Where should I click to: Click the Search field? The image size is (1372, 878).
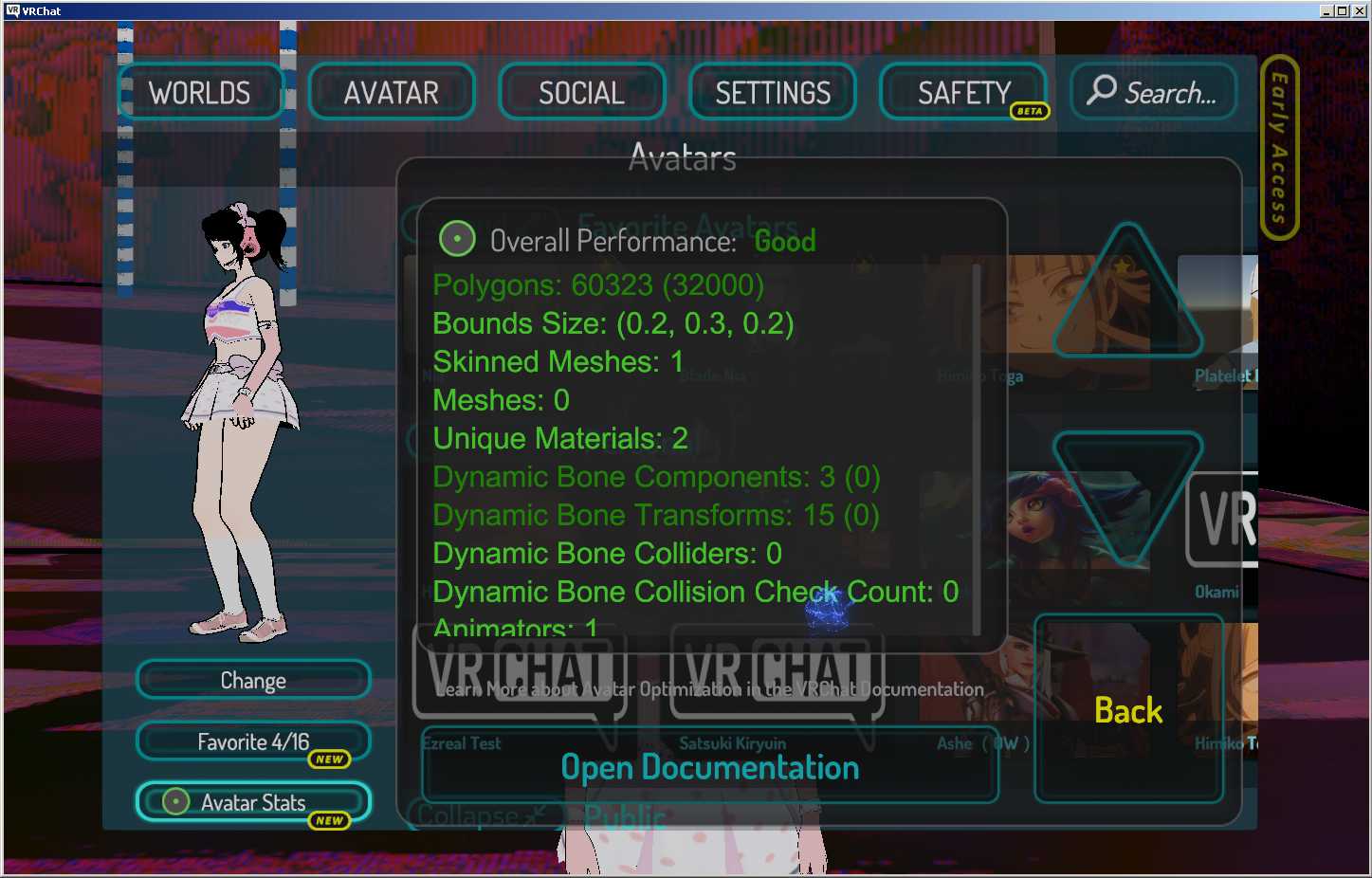tap(1154, 93)
